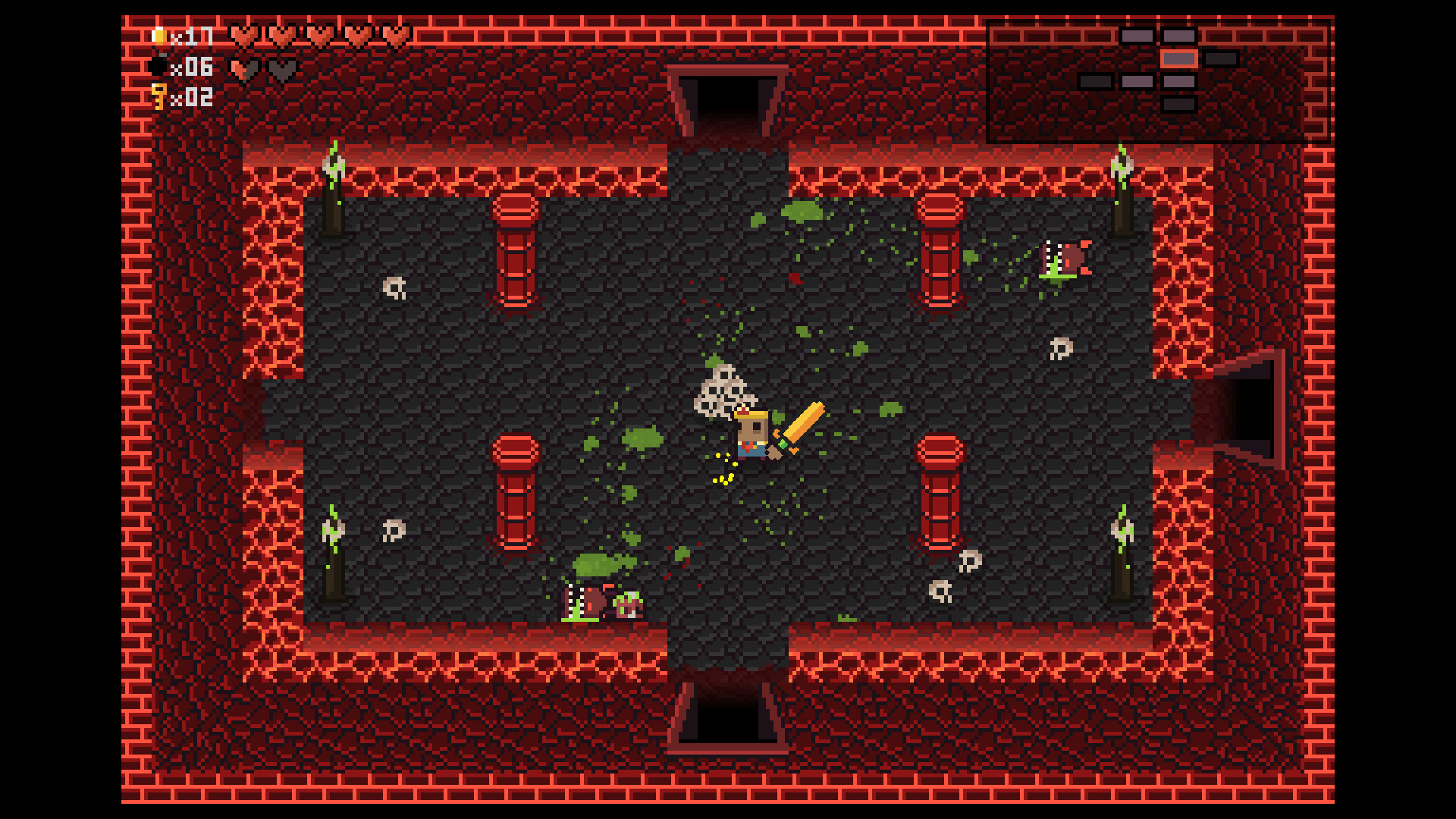Click the row of hearts showing health level
The height and width of the screenshot is (819, 1456).
318,36
